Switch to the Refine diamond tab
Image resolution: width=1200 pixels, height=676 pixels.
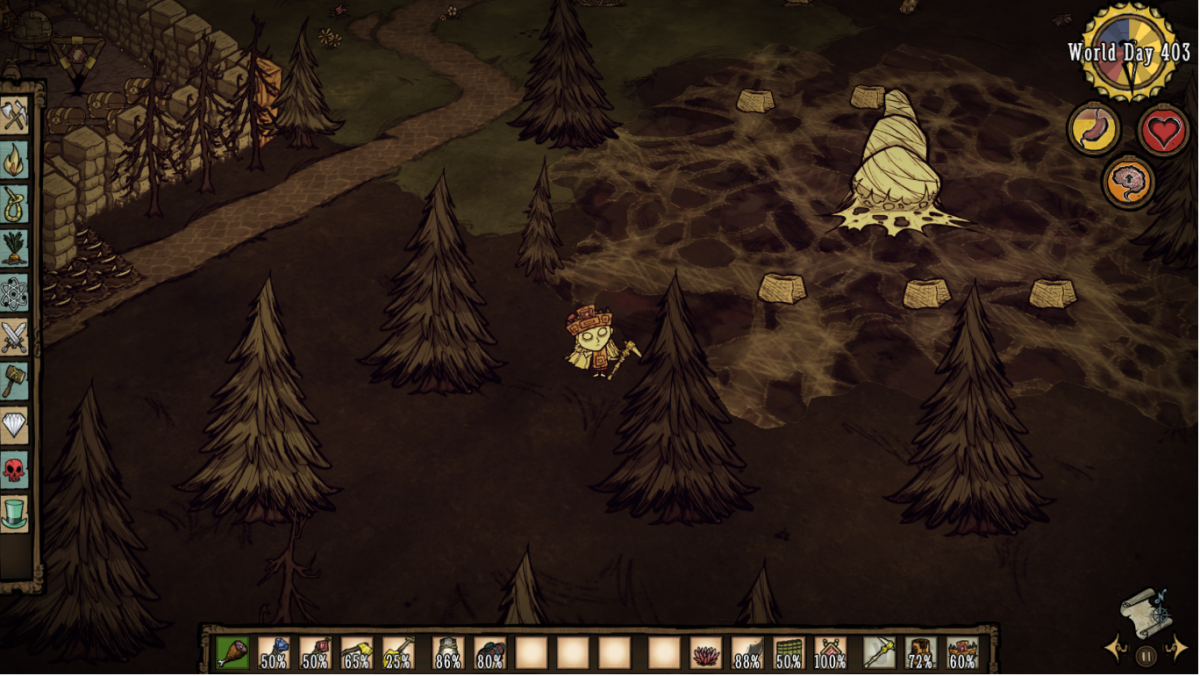click(x=14, y=425)
